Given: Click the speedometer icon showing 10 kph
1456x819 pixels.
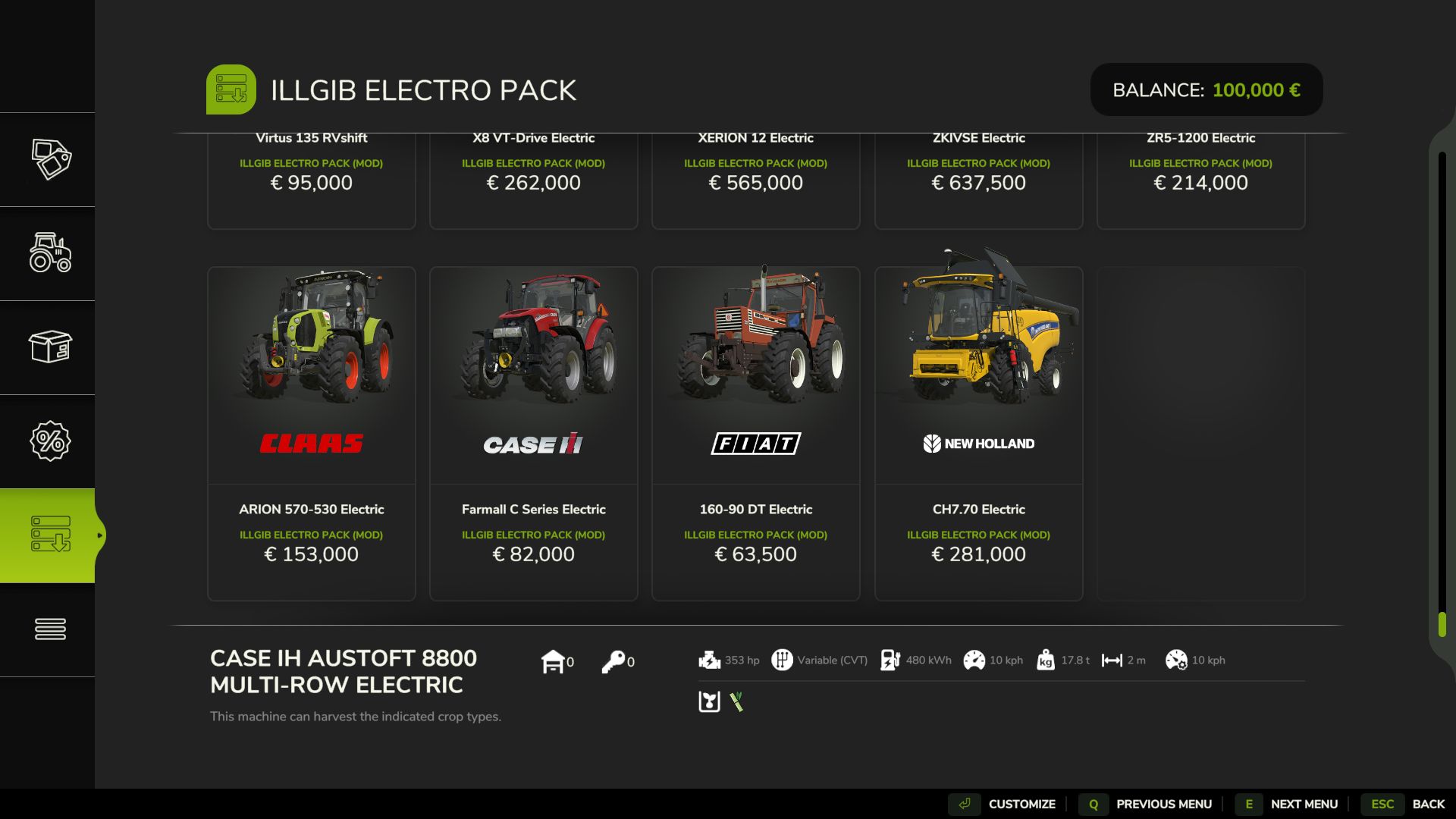Looking at the screenshot, I should tap(975, 660).
